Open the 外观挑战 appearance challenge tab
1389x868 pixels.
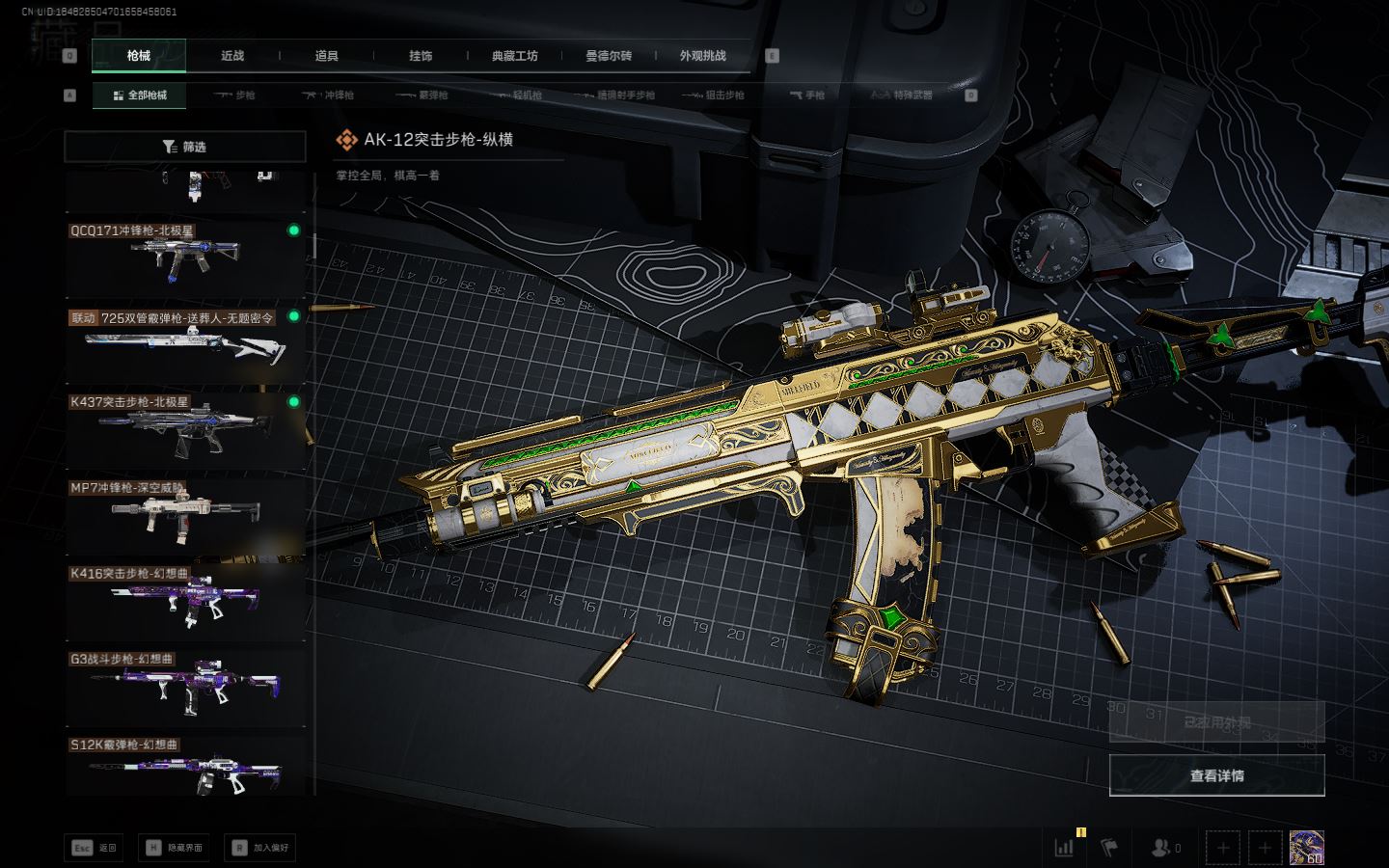pos(702,56)
